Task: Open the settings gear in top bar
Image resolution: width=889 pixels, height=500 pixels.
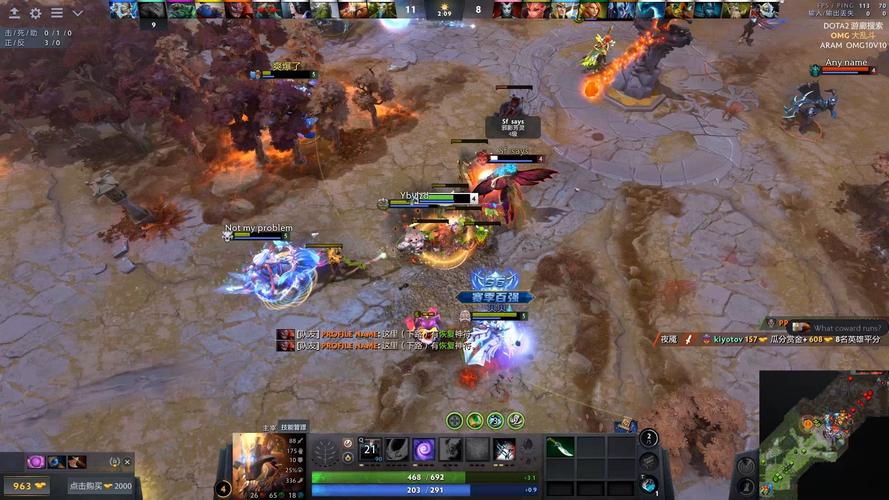Action: click(x=36, y=13)
